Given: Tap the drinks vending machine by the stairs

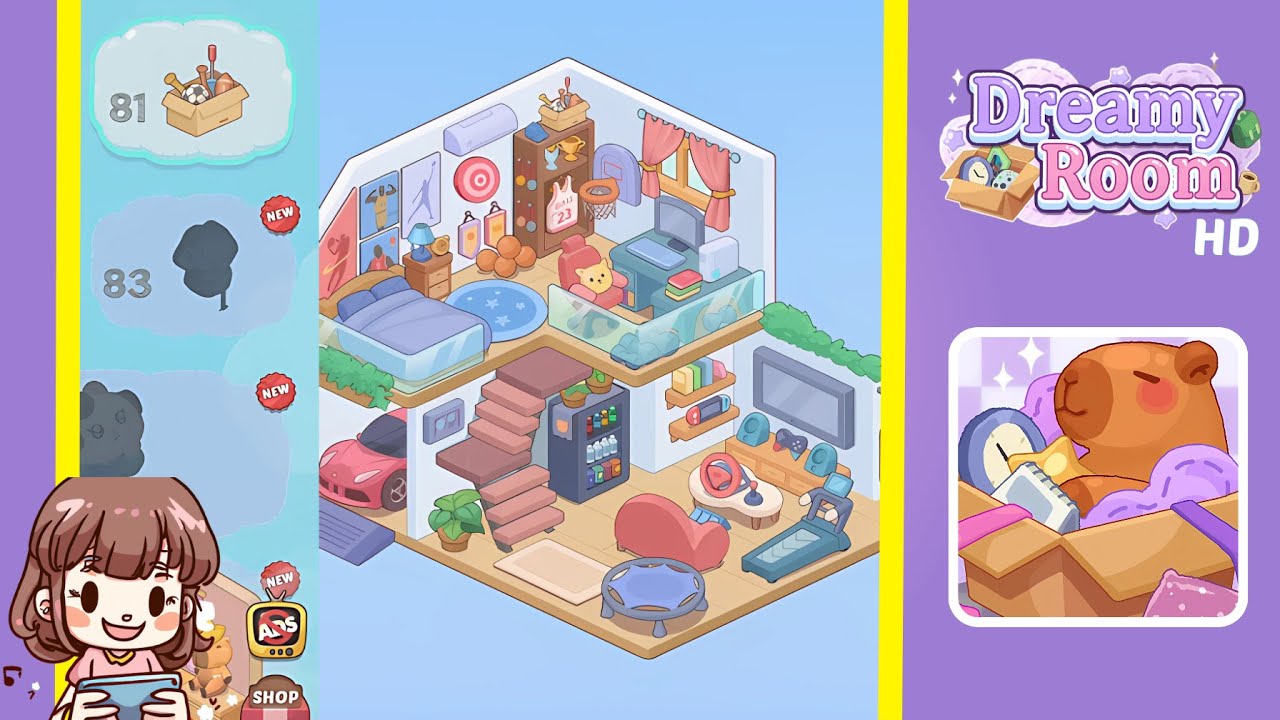Looking at the screenshot, I should click(x=590, y=440).
